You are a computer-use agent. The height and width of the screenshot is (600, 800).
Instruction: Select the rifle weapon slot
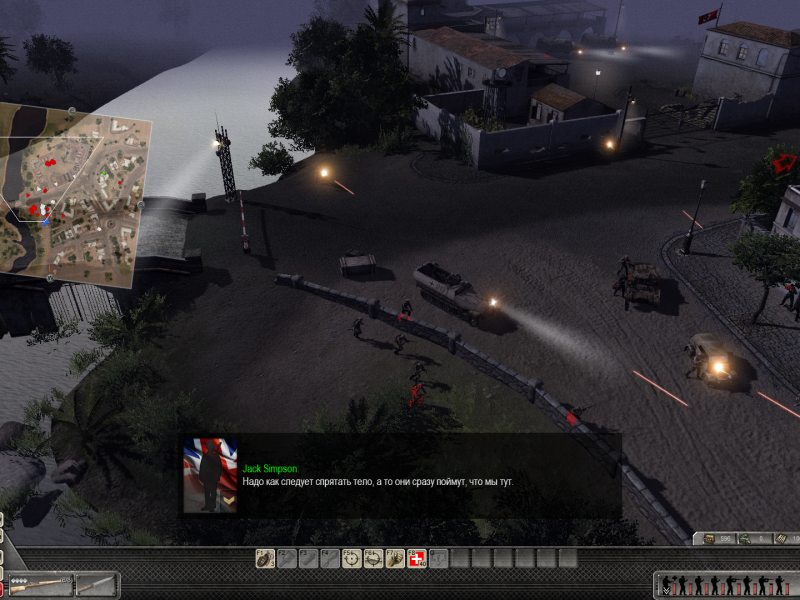point(38,584)
